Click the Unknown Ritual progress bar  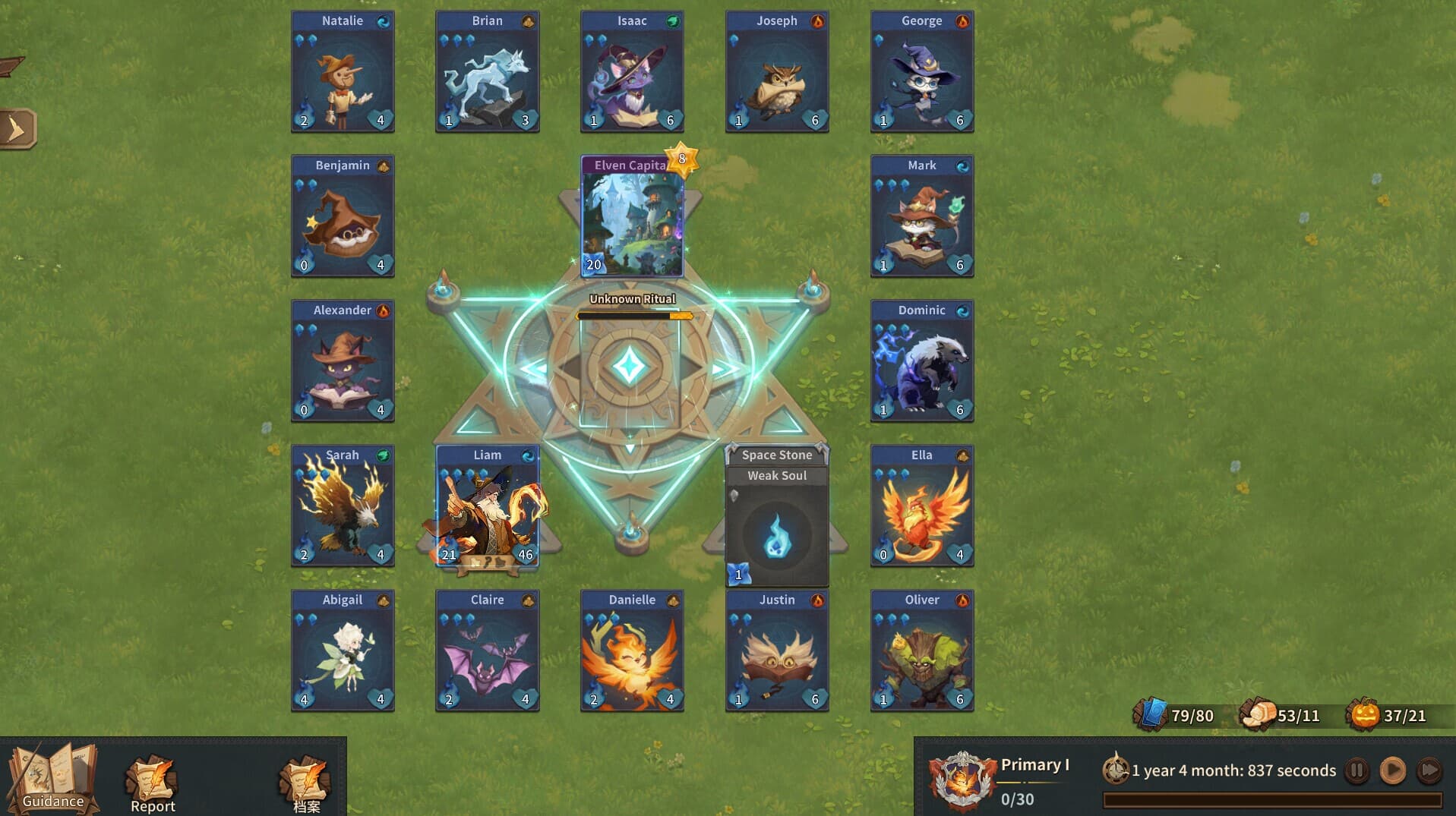631,315
